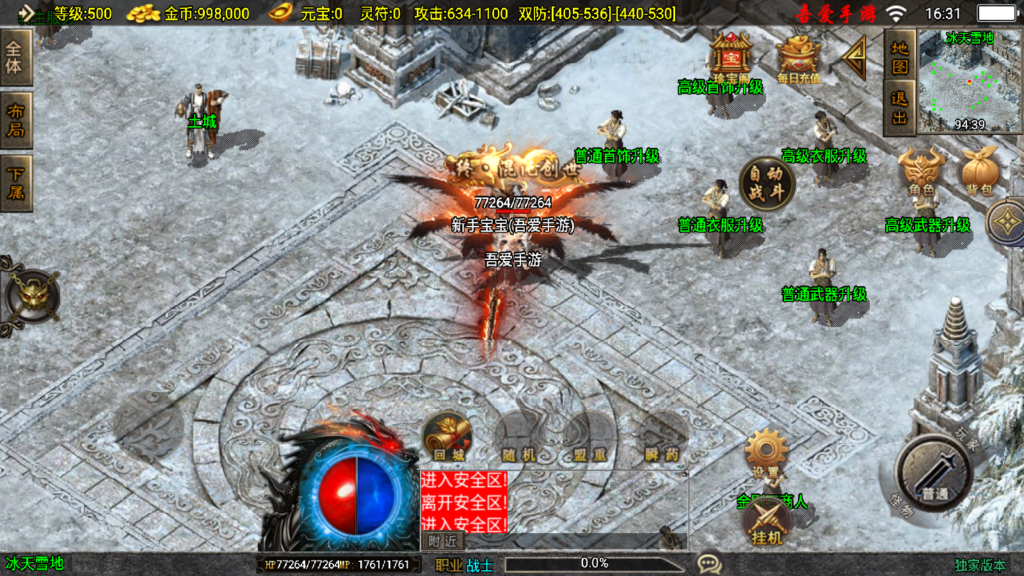Open the 珍宝阁 treasure shop icon
This screenshot has height=576, width=1024.
click(x=731, y=57)
